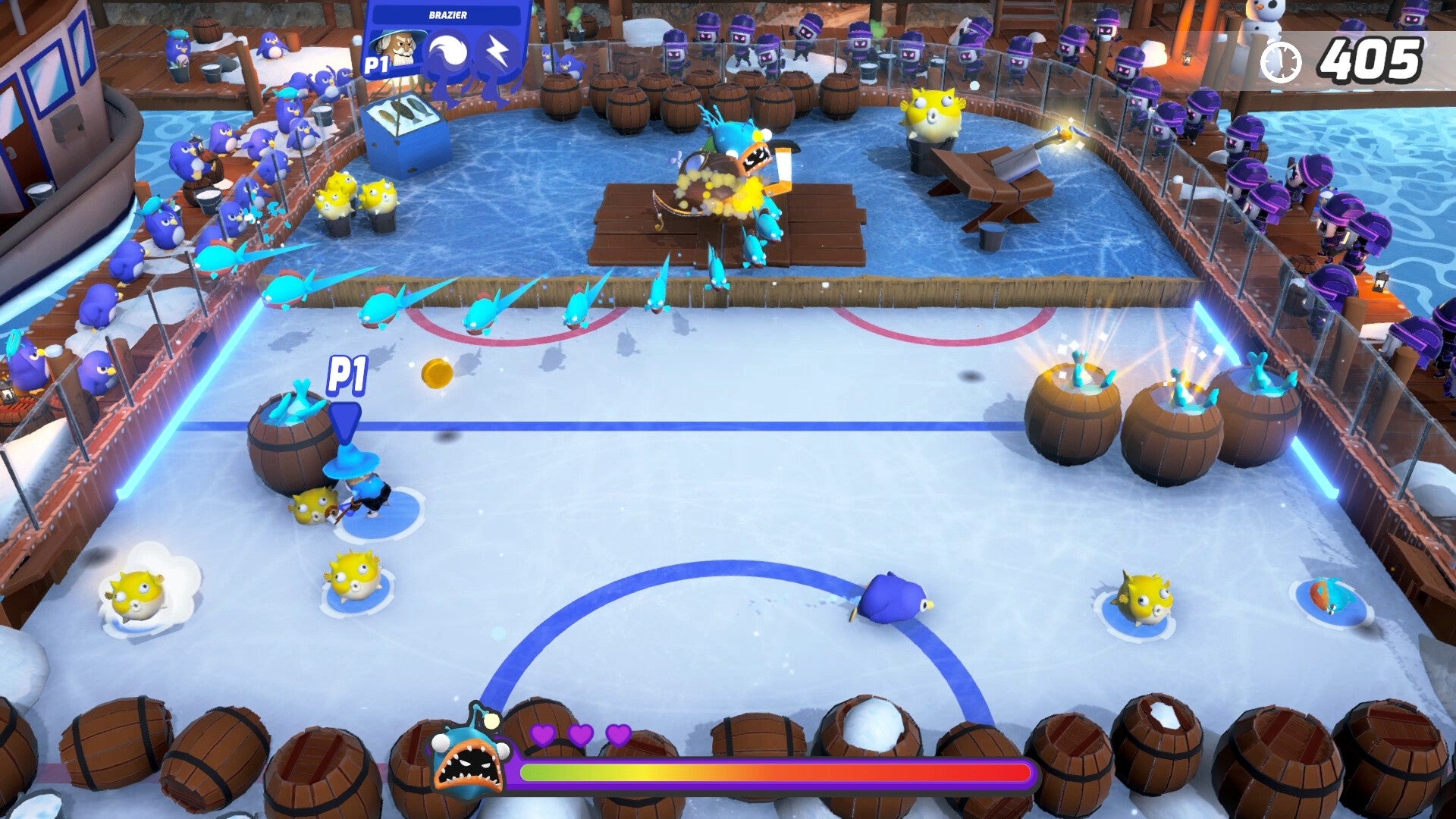
Task: Click the cleaver on the wooden table
Action: [x=1020, y=159]
